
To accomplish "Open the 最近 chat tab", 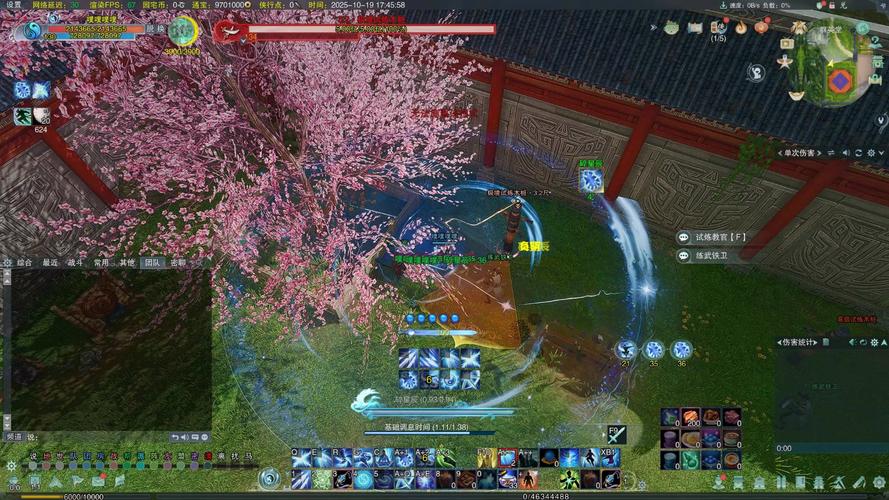I will [x=50, y=263].
